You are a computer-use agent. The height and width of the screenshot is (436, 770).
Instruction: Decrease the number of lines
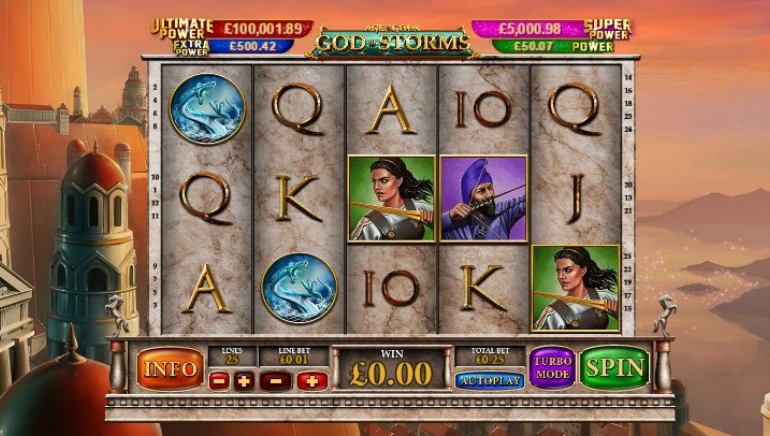[219, 381]
